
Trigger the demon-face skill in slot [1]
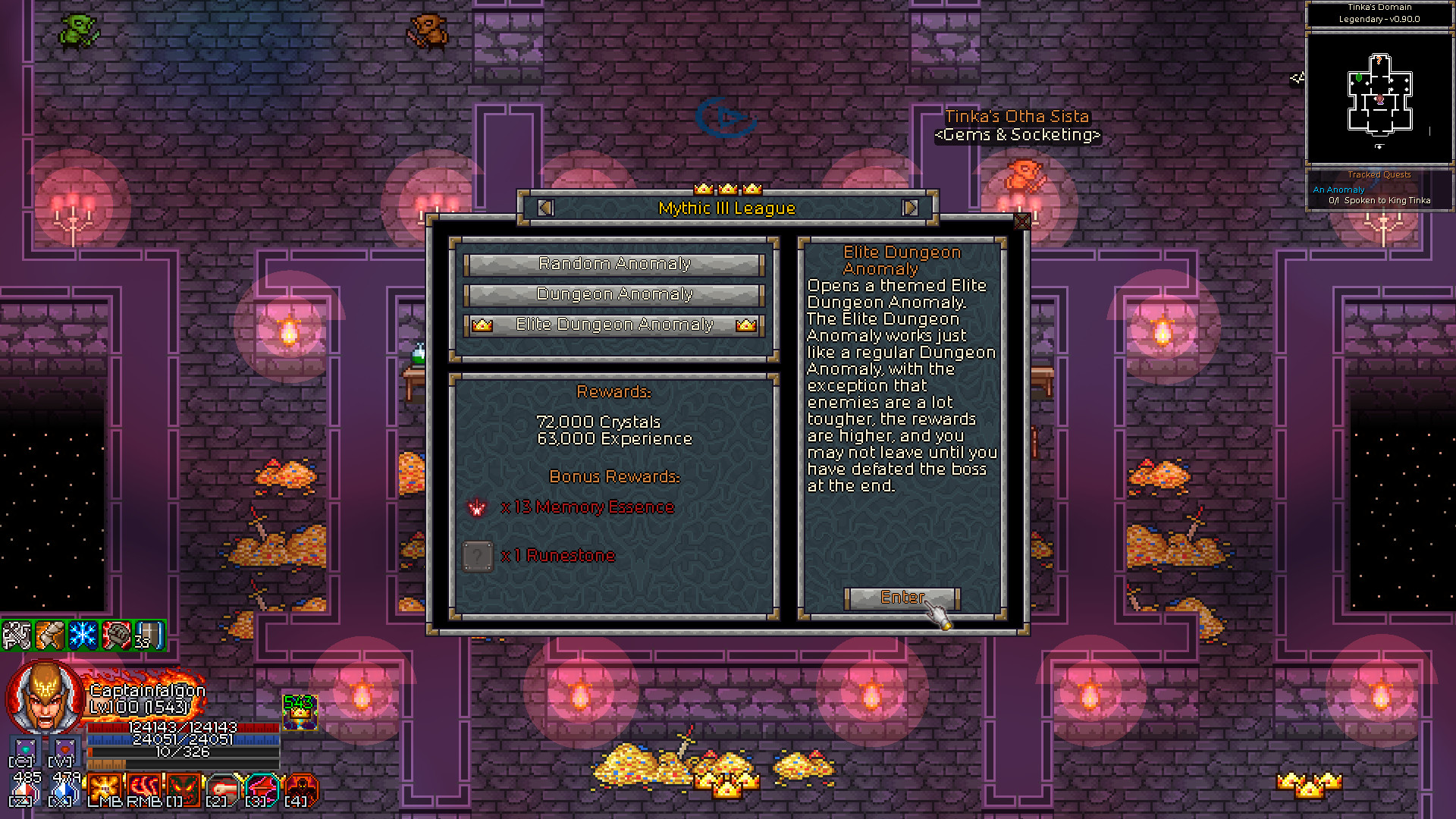pyautogui.click(x=183, y=789)
